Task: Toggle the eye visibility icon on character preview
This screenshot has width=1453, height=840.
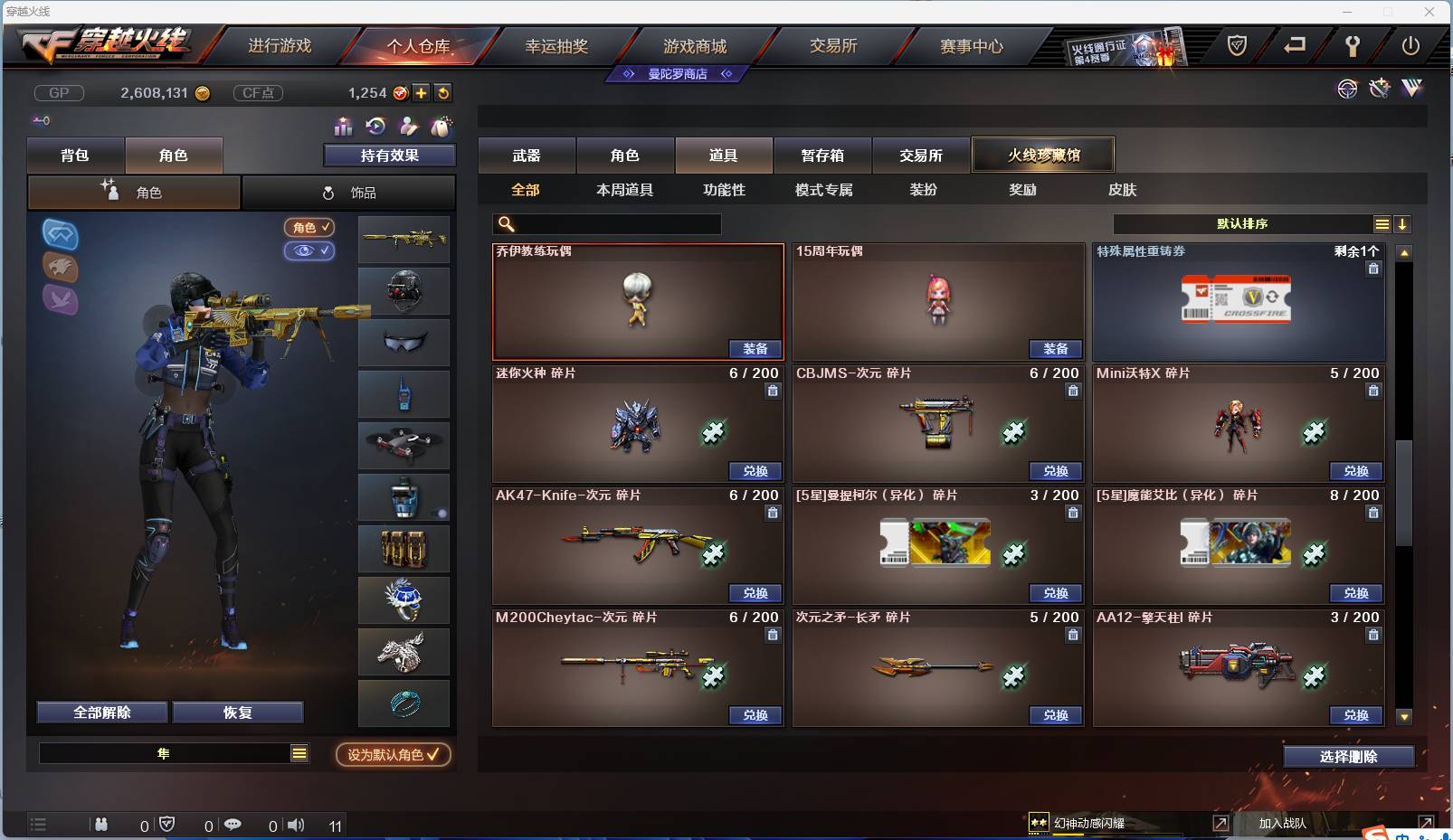Action: pyautogui.click(x=309, y=251)
